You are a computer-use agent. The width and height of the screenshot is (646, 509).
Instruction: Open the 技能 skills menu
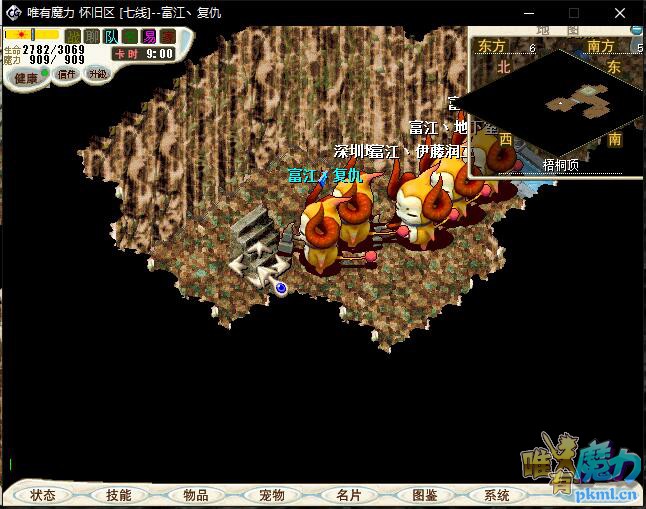pyautogui.click(x=119, y=495)
